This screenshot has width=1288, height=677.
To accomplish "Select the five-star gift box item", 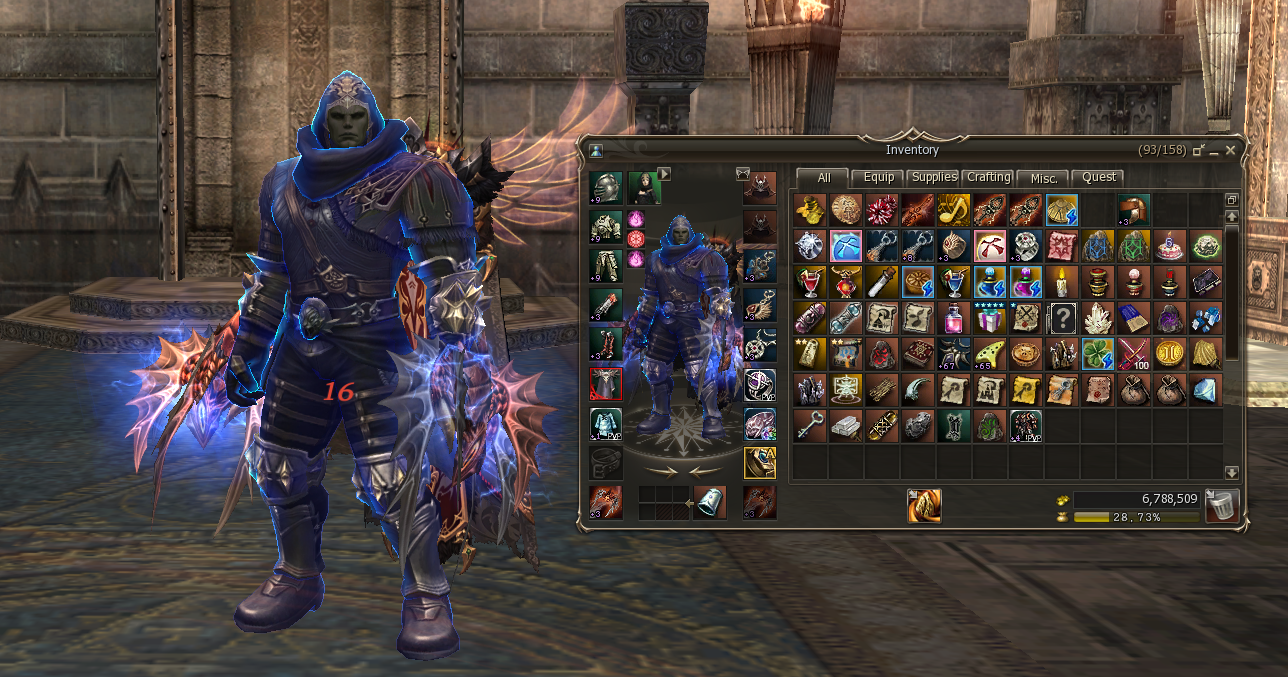I will coord(989,318).
